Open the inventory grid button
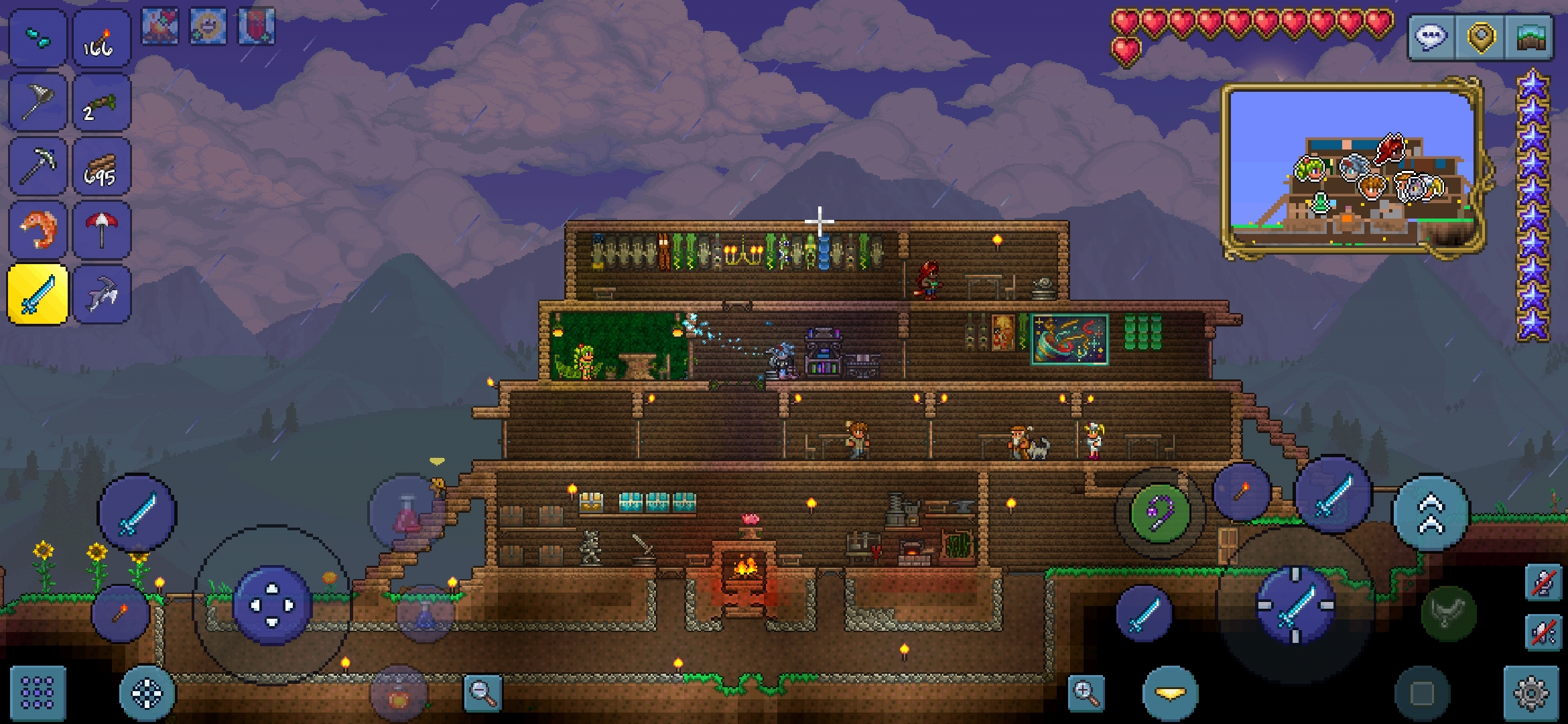This screenshot has width=1568, height=724. coord(38,692)
